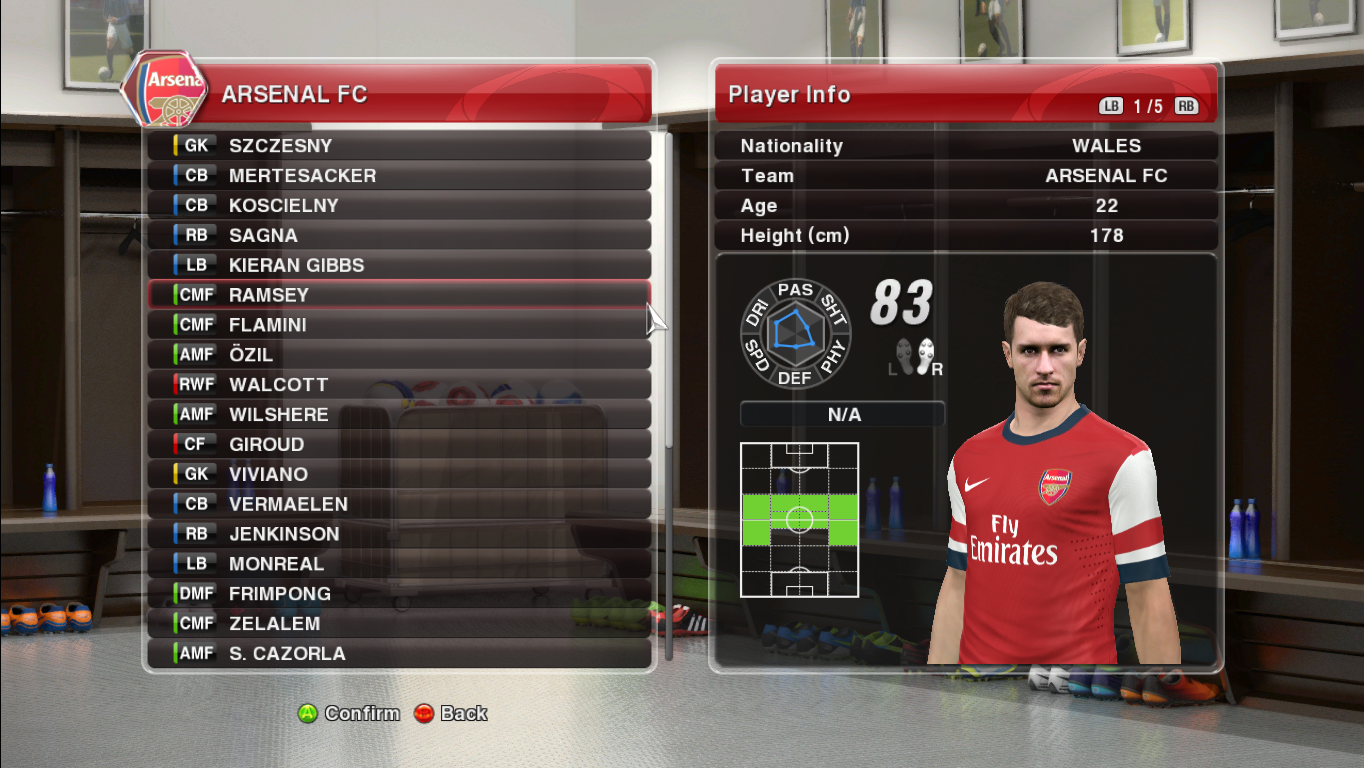
Task: Select S. Cazorla in the list
Action: click(400, 654)
